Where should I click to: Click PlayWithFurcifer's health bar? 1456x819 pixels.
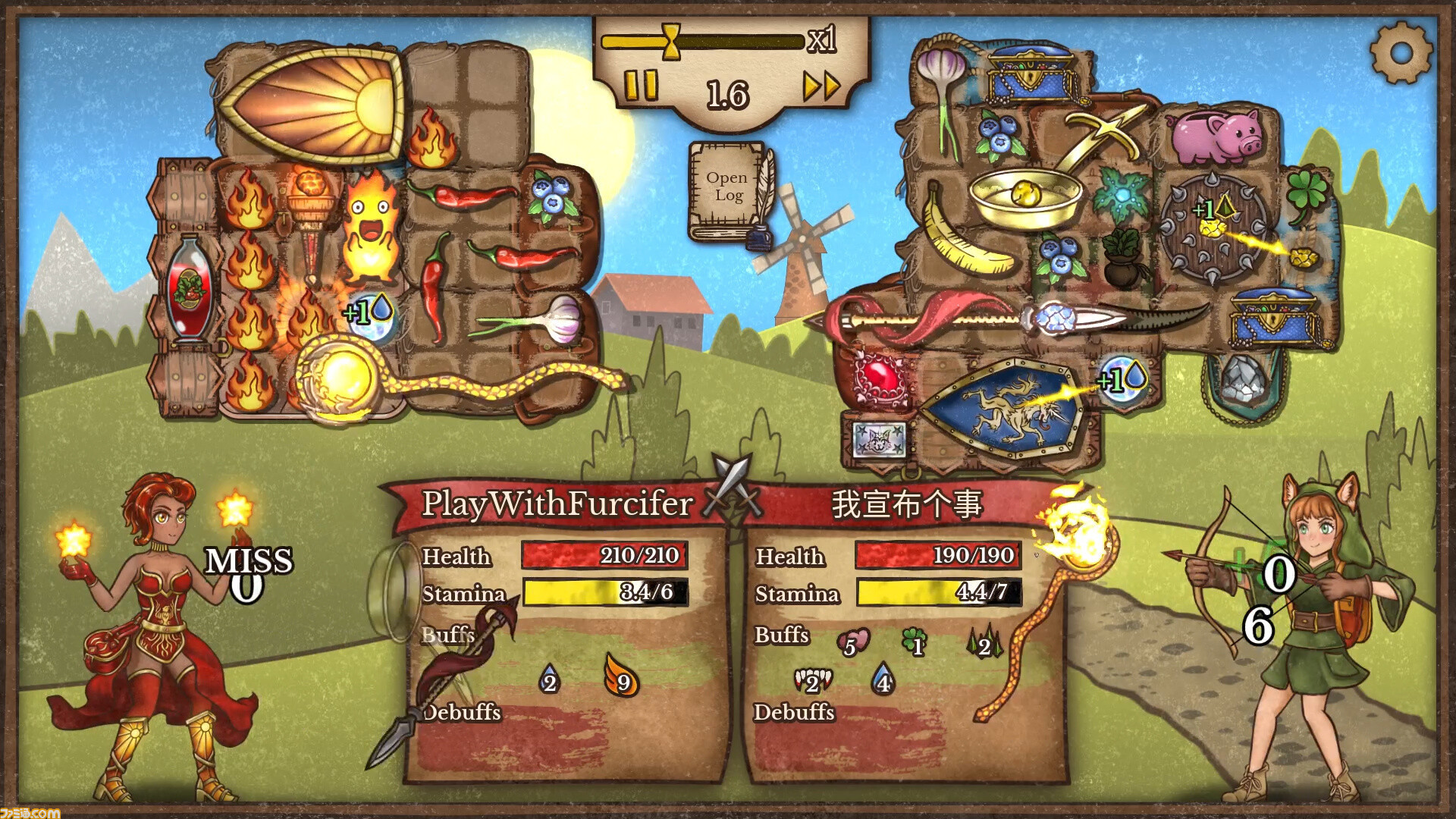pyautogui.click(x=603, y=556)
